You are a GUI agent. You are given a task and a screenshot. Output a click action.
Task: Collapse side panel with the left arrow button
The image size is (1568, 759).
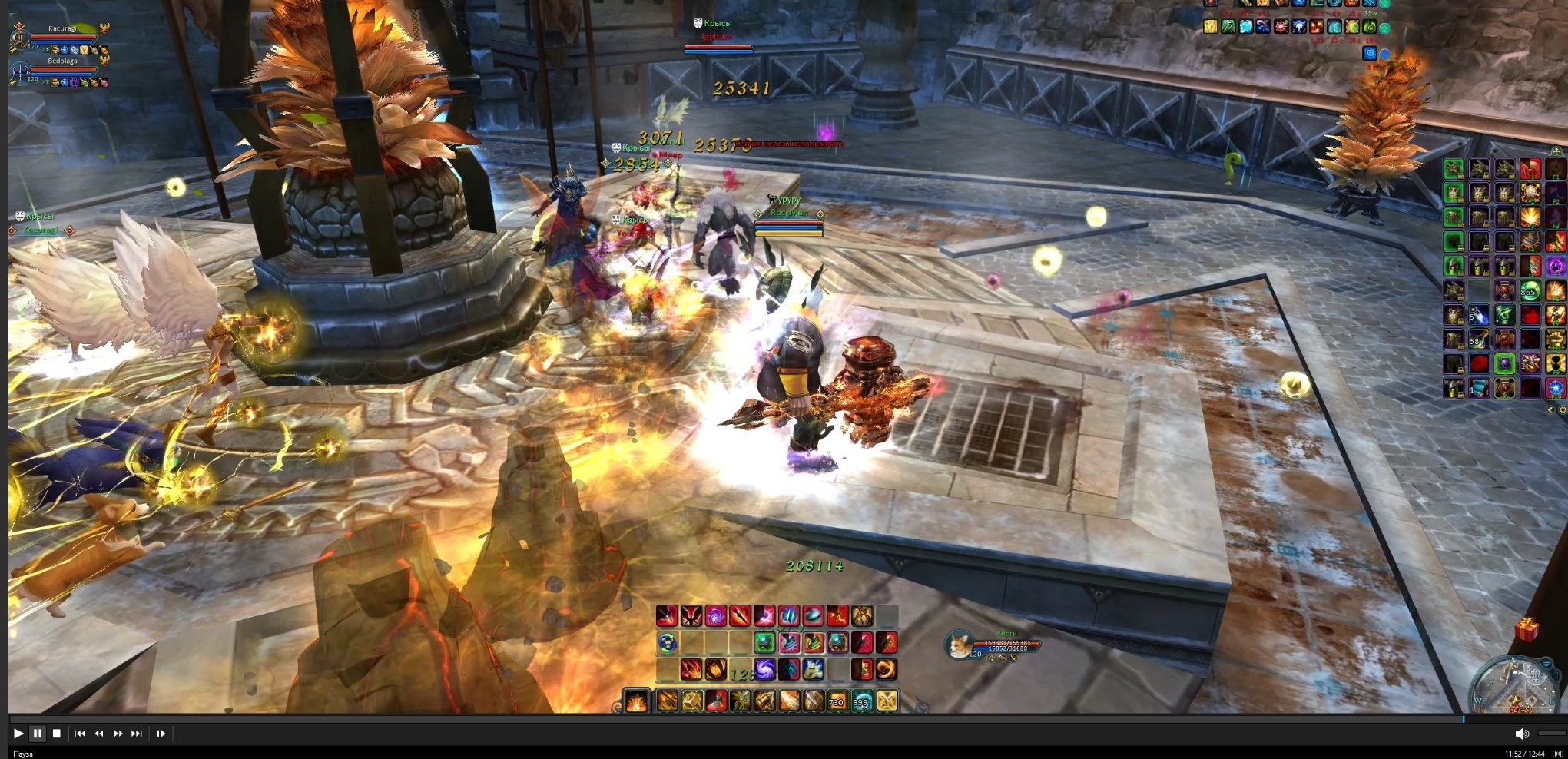pyautogui.click(x=1550, y=410)
